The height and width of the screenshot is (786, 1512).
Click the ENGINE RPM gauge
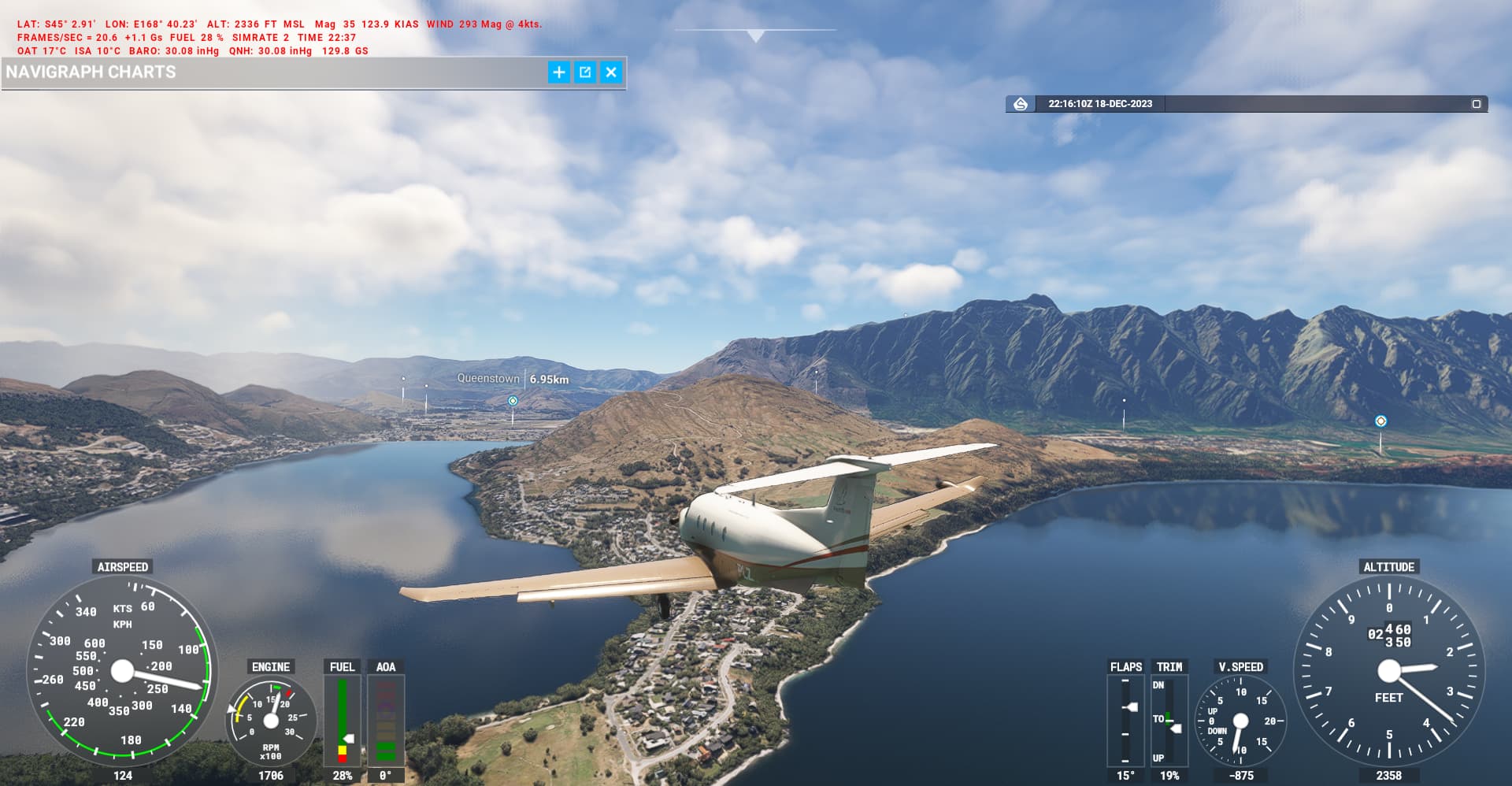(272, 721)
